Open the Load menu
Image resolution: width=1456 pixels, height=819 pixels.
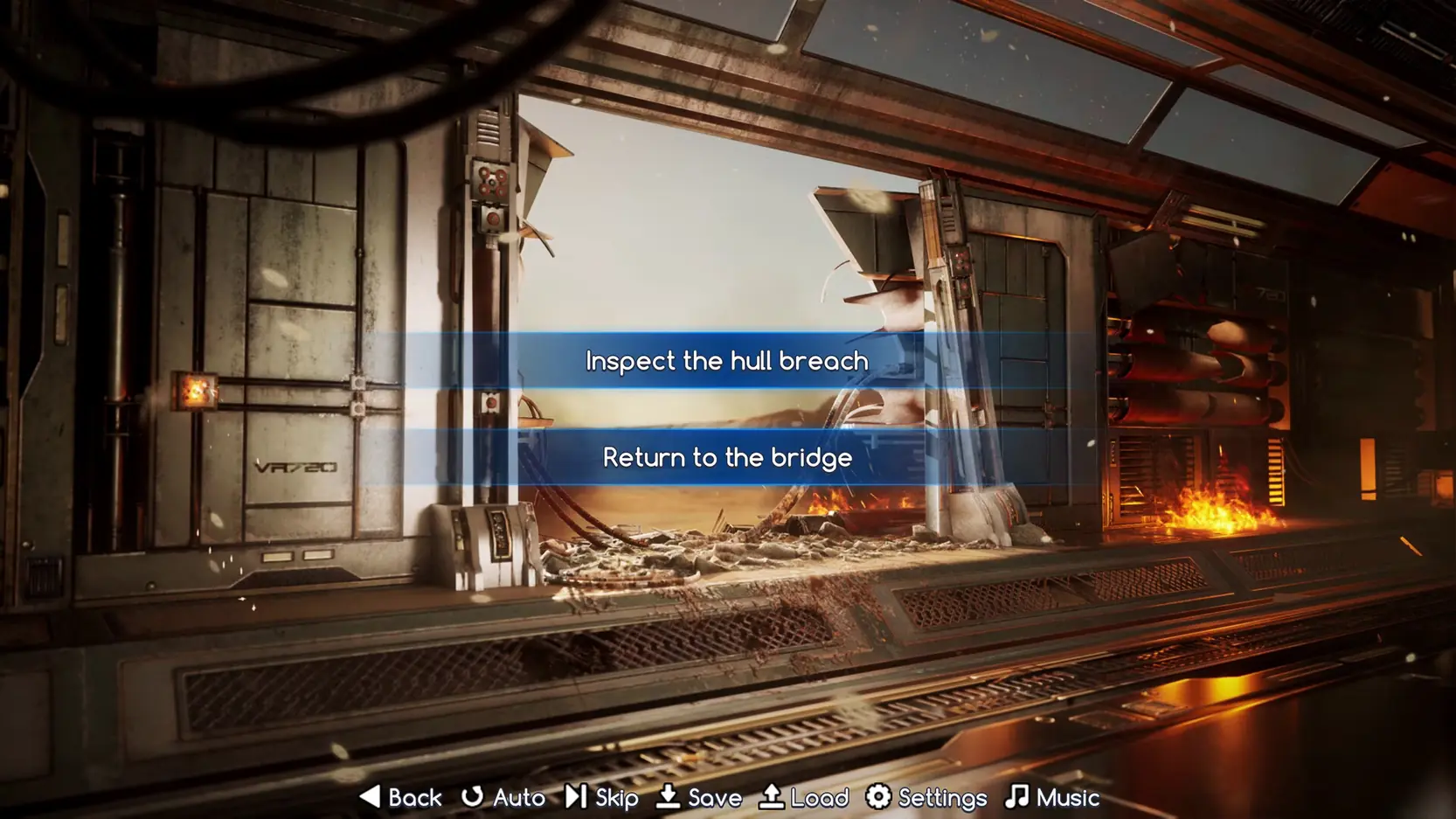(x=804, y=797)
